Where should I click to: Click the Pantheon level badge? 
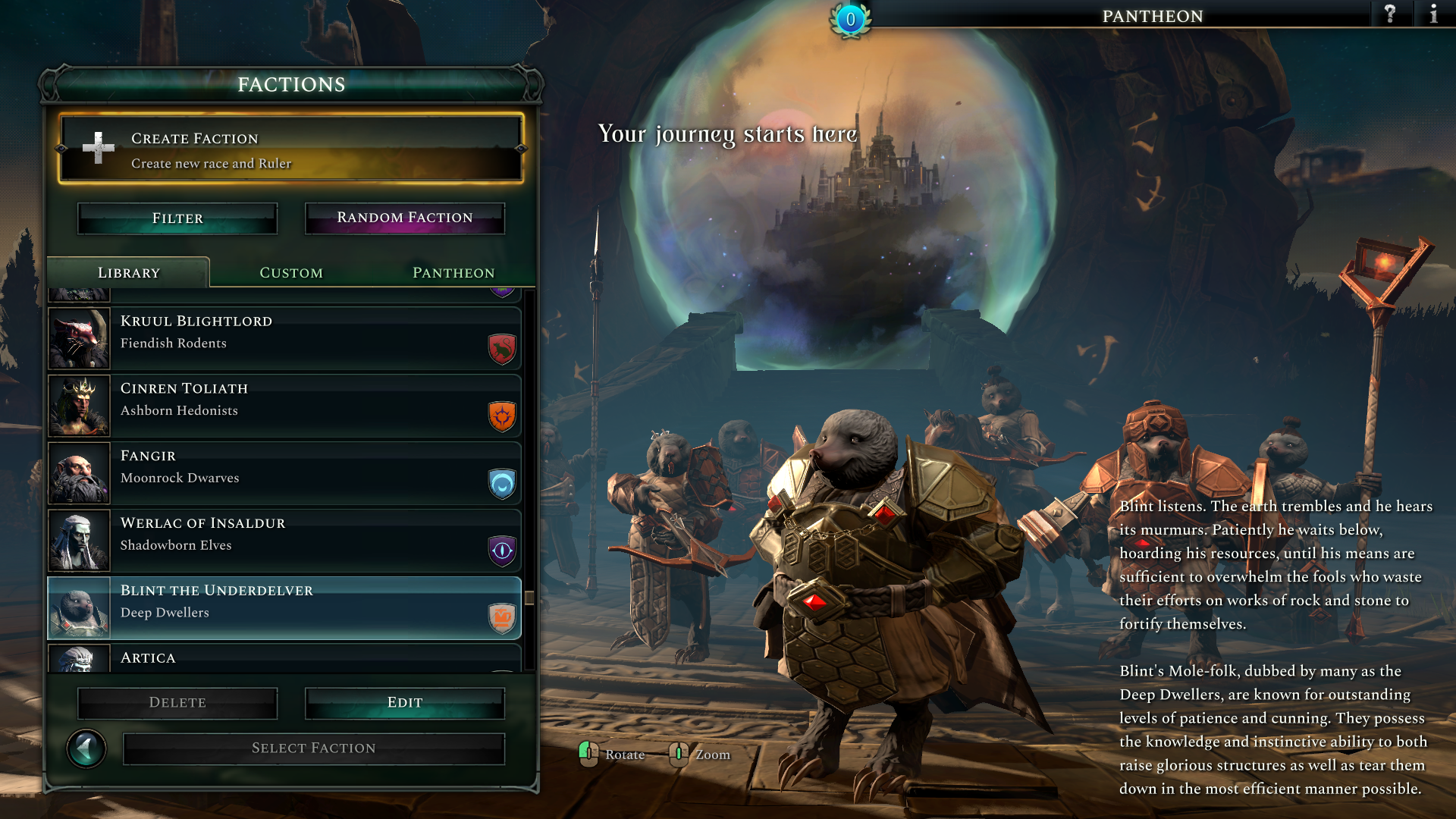pyautogui.click(x=850, y=20)
